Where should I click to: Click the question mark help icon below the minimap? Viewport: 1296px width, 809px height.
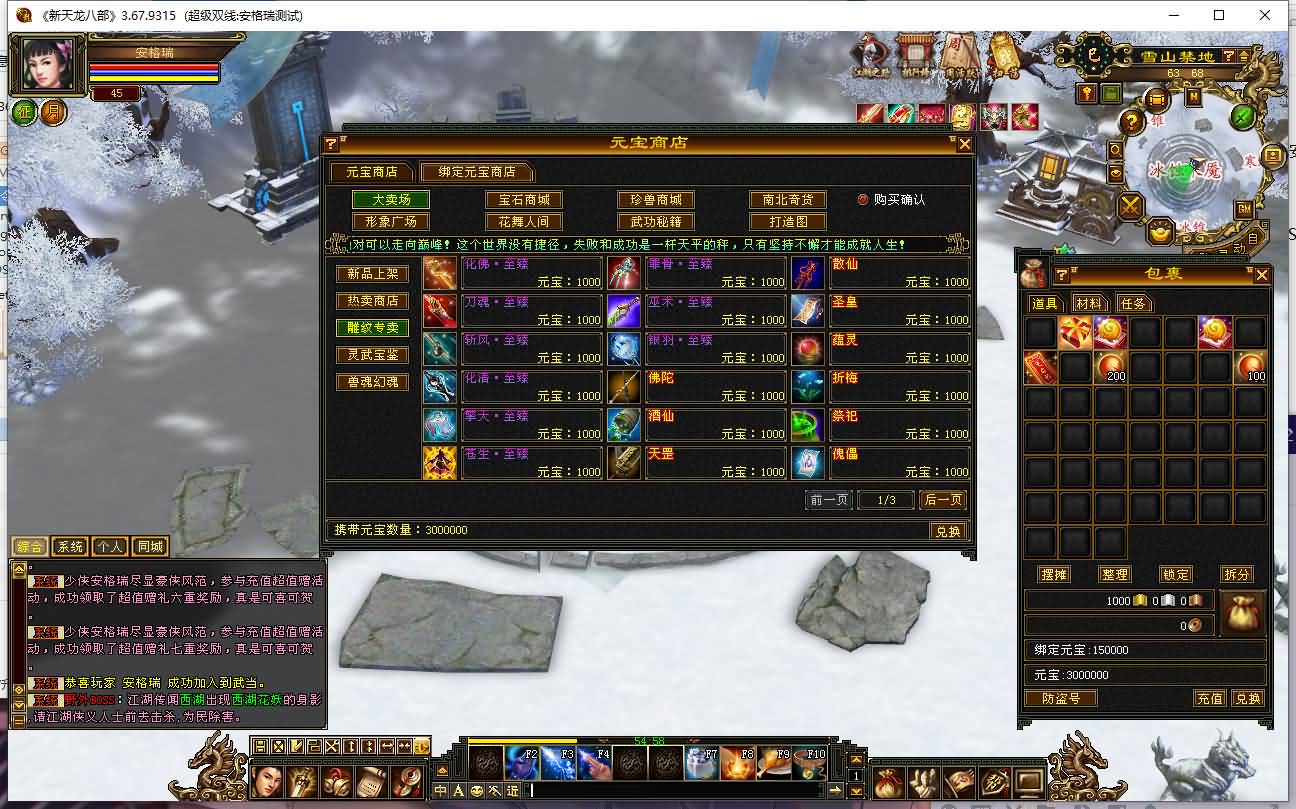[1131, 120]
